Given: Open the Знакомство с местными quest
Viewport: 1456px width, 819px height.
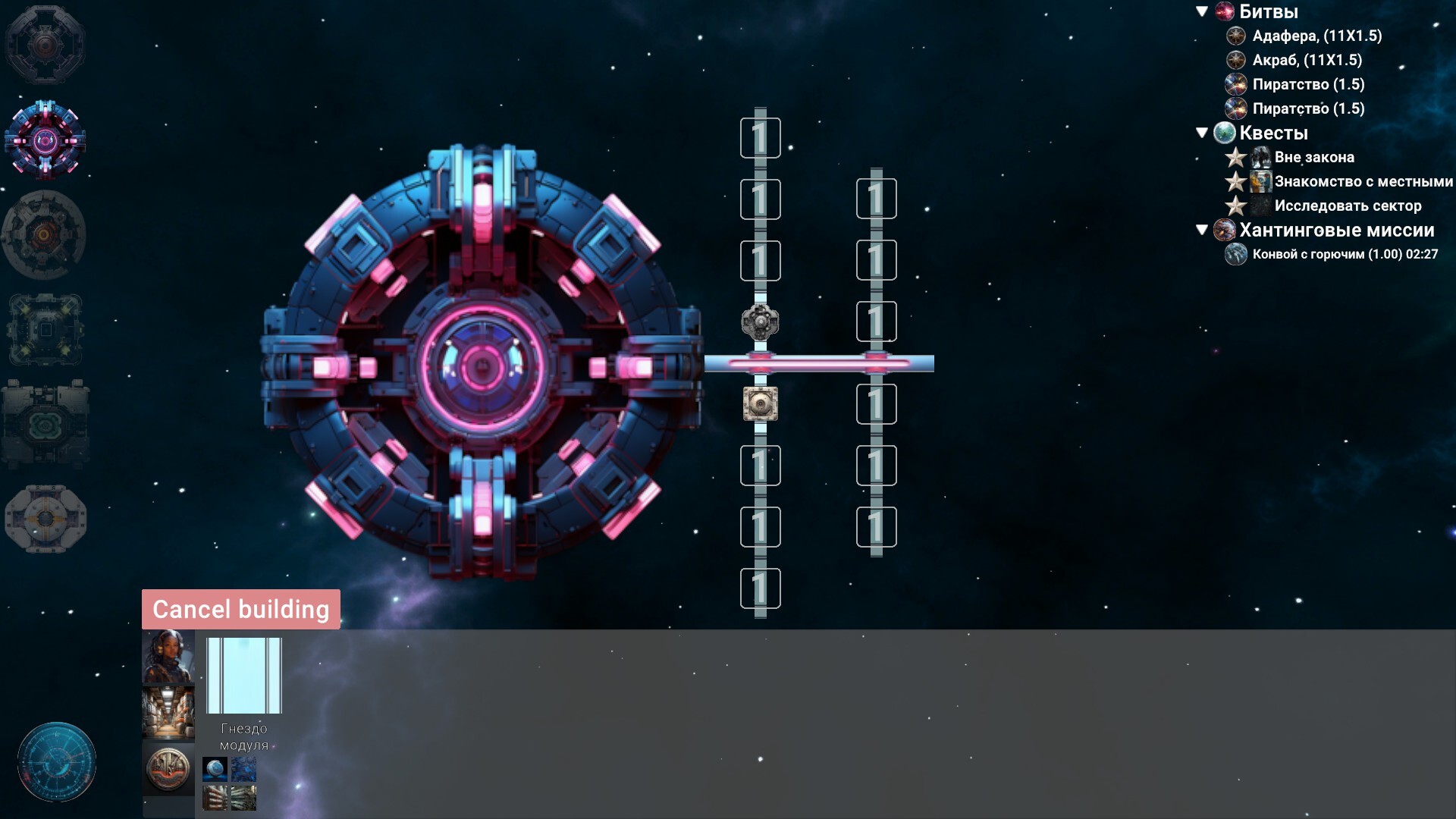Looking at the screenshot, I should [1363, 181].
